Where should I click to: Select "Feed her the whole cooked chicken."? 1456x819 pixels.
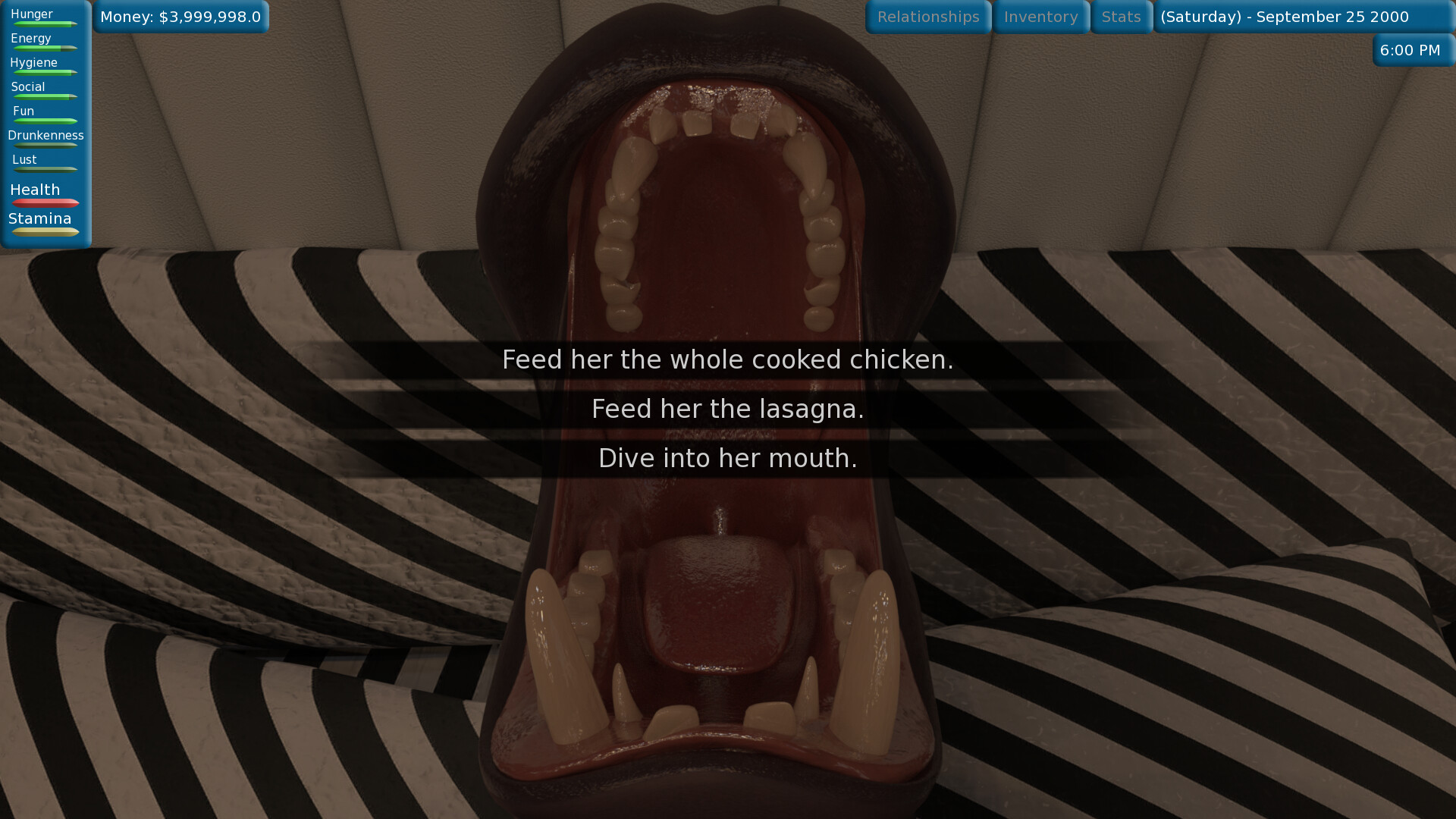pyautogui.click(x=727, y=359)
